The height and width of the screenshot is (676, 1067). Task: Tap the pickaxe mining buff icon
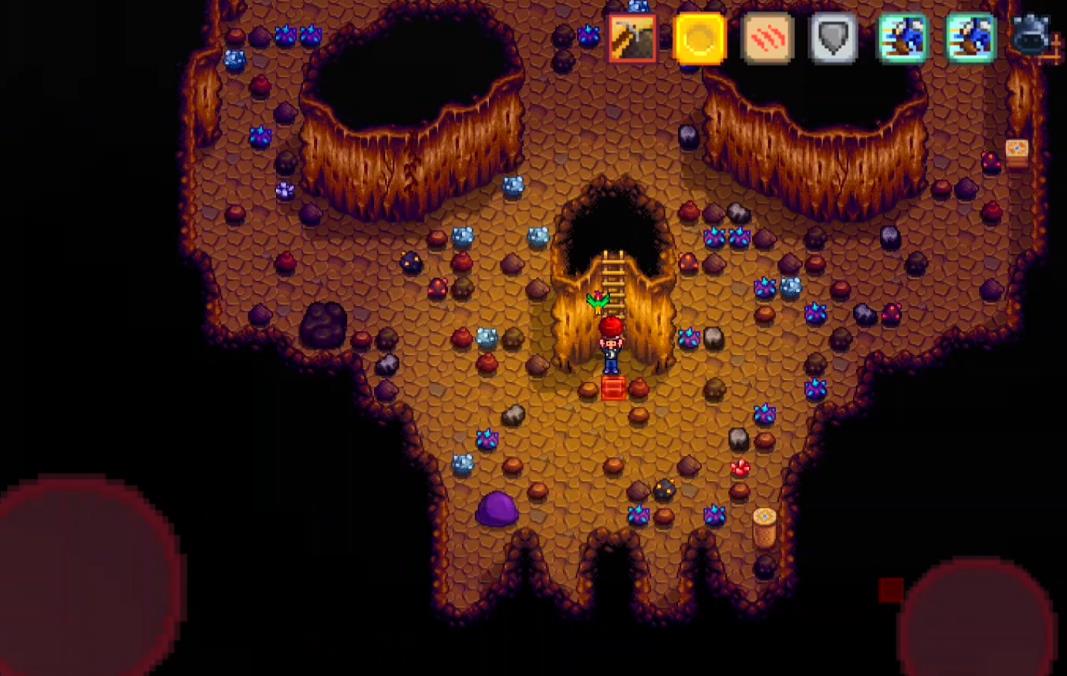point(632,39)
